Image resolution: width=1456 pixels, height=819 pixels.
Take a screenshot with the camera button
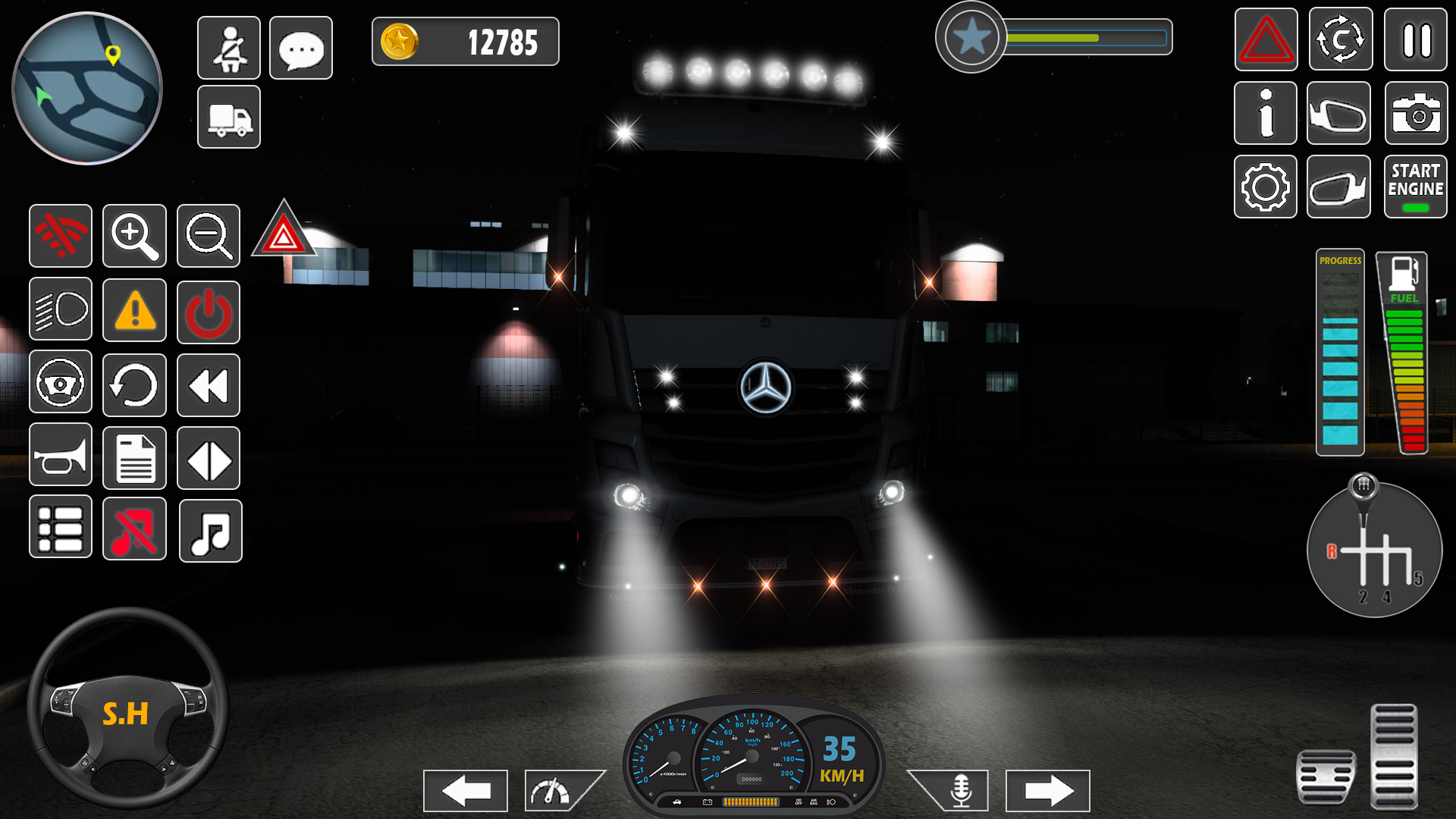[x=1416, y=114]
